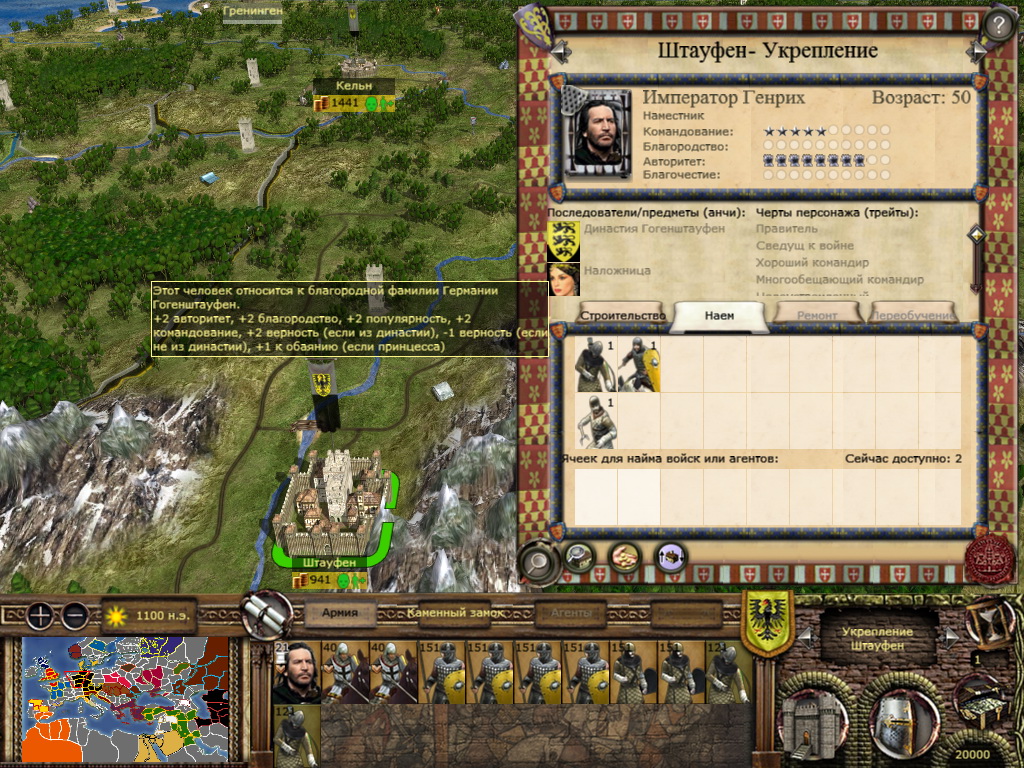Zoom out the minimap with minus button
Screen dimensions: 1024x768
click(x=75, y=616)
